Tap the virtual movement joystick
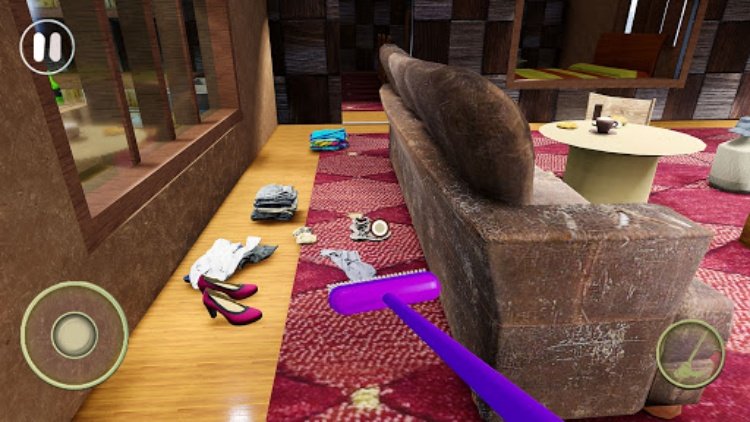The image size is (750, 422). (x=74, y=335)
